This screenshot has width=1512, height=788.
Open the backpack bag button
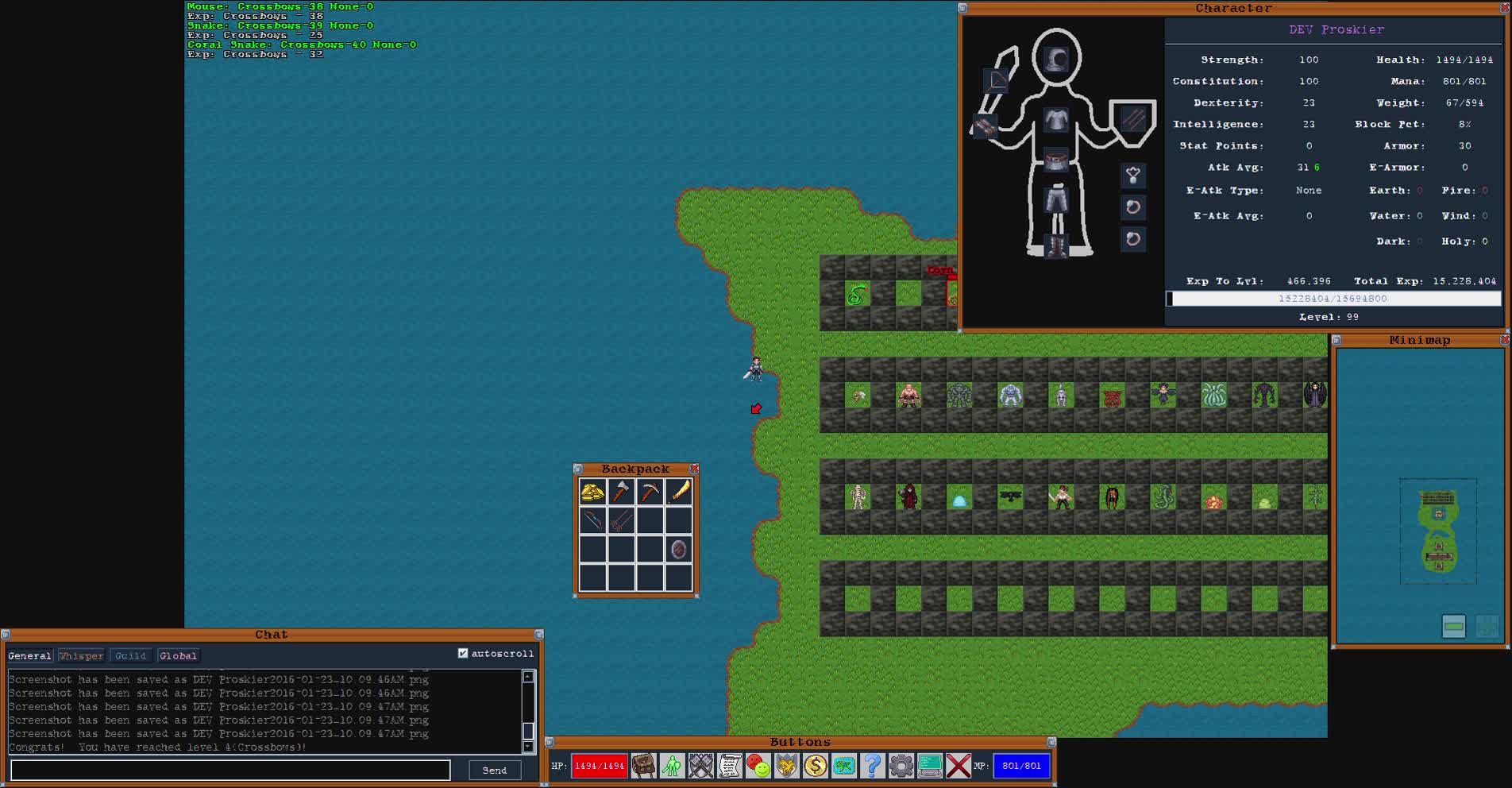point(643,766)
